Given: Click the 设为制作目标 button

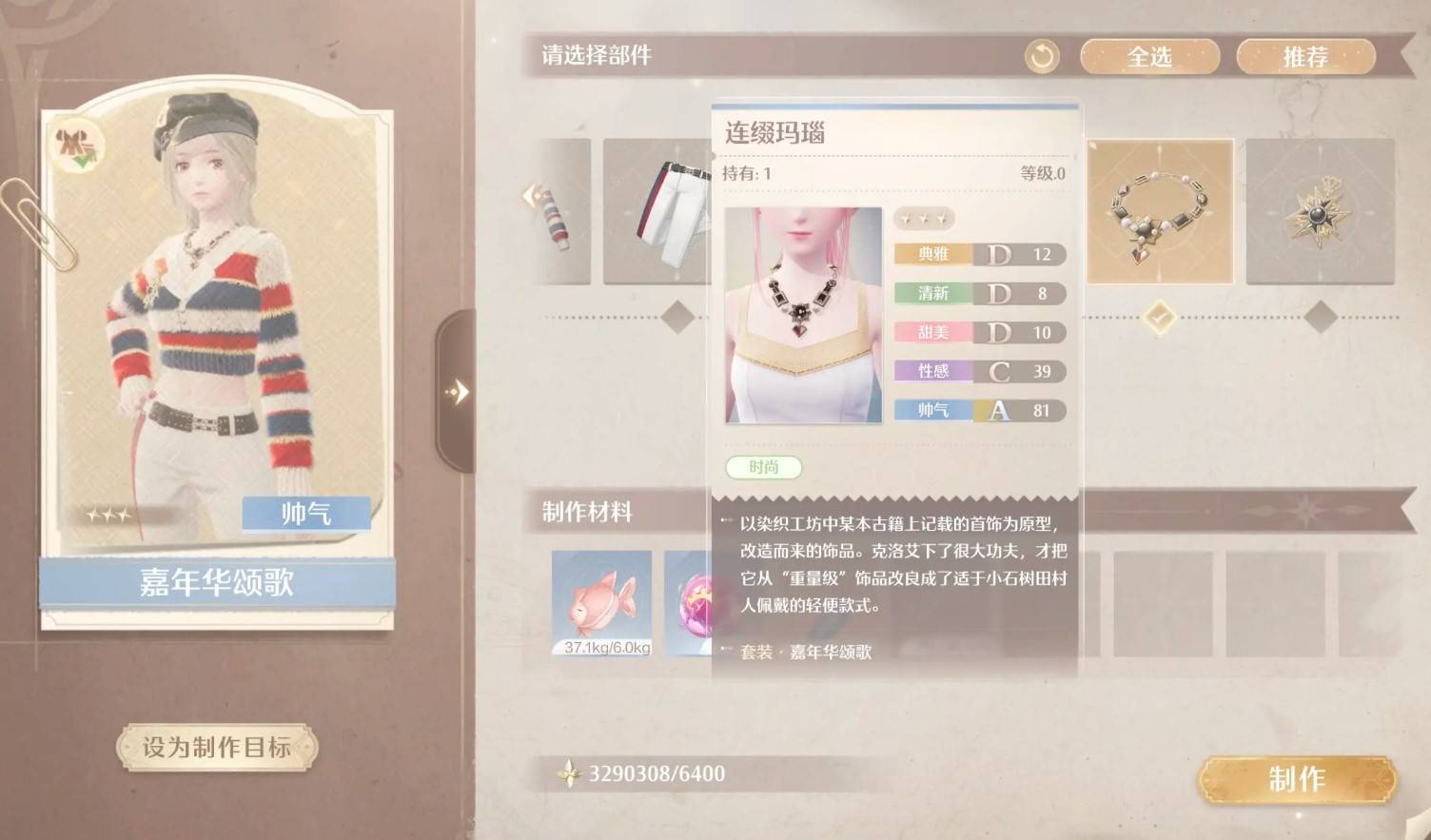Looking at the screenshot, I should [218, 750].
